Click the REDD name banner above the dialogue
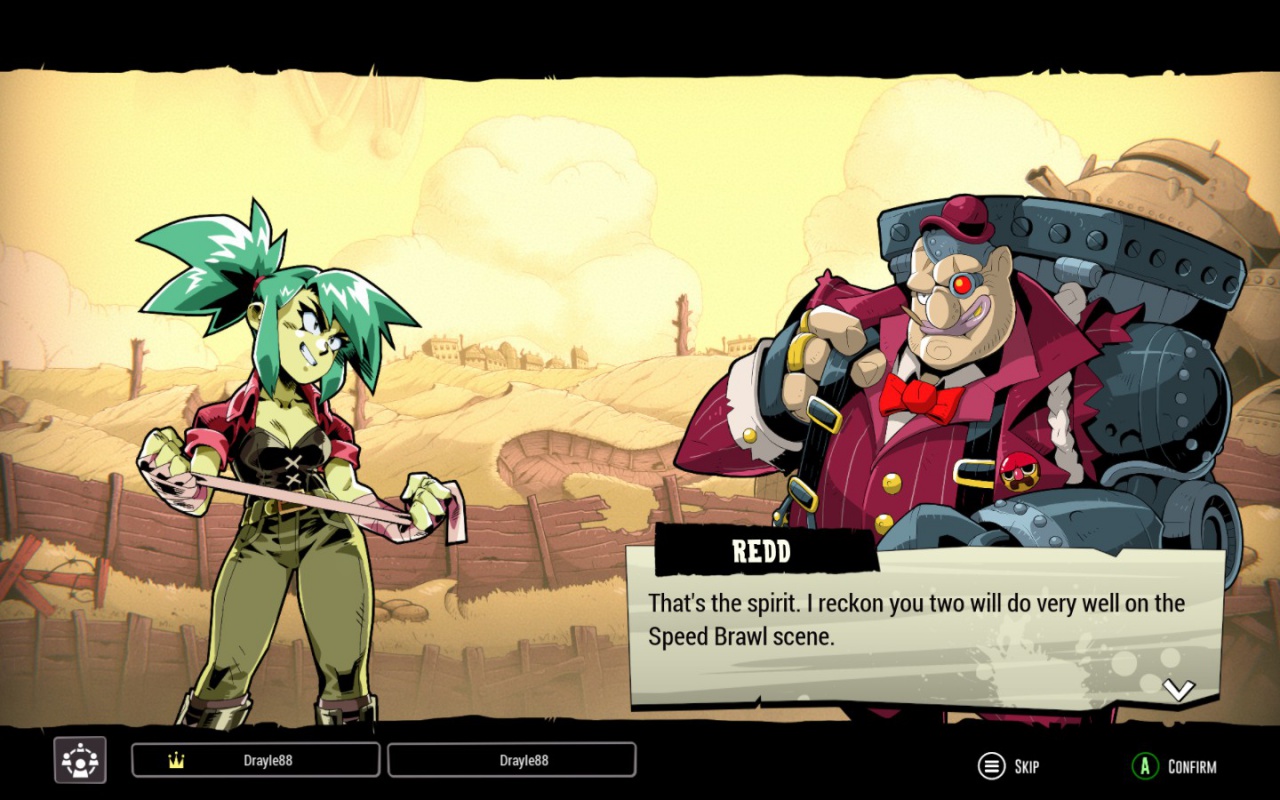Screen dimensions: 1280x800 (762, 551)
